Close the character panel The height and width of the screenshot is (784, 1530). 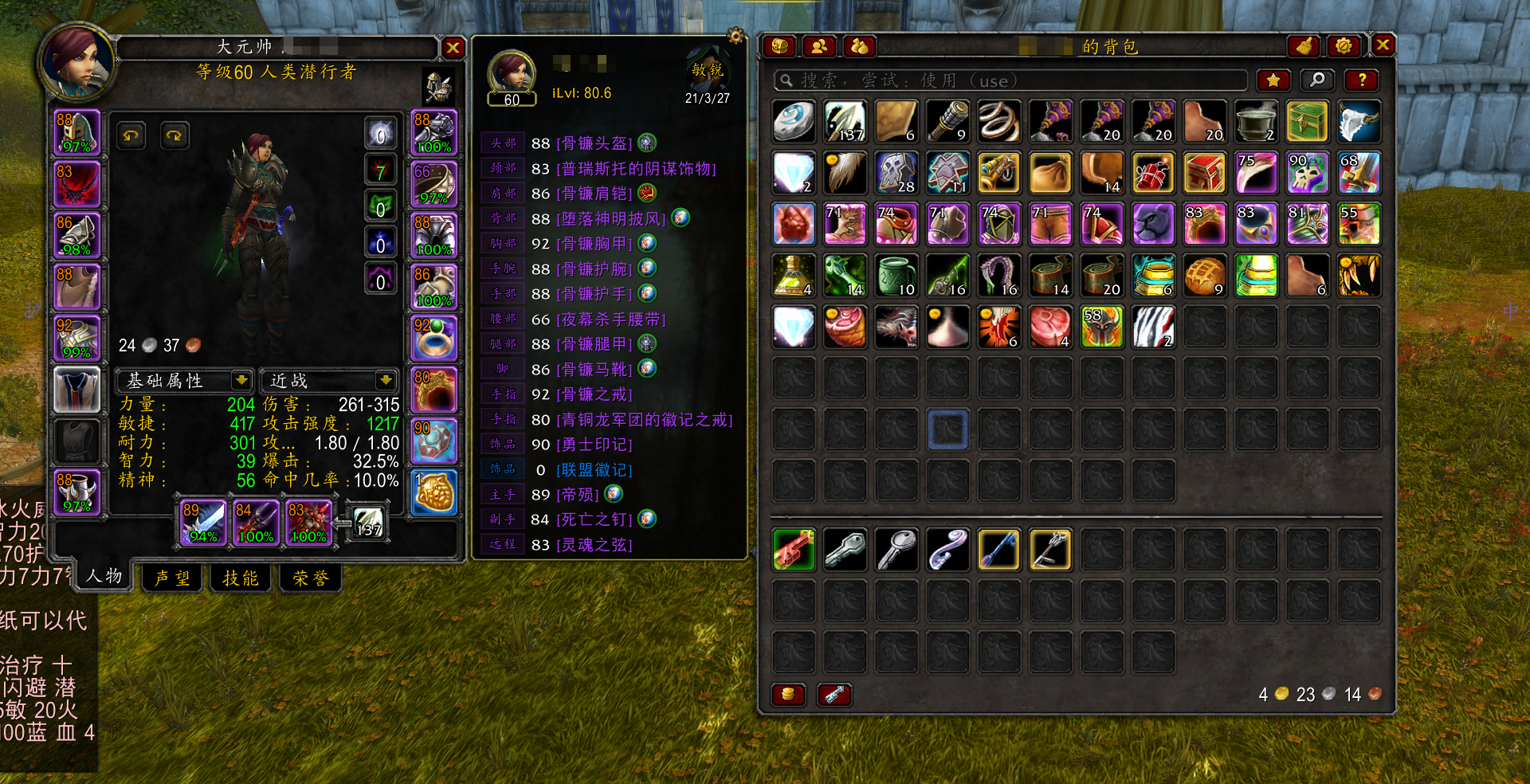click(453, 48)
